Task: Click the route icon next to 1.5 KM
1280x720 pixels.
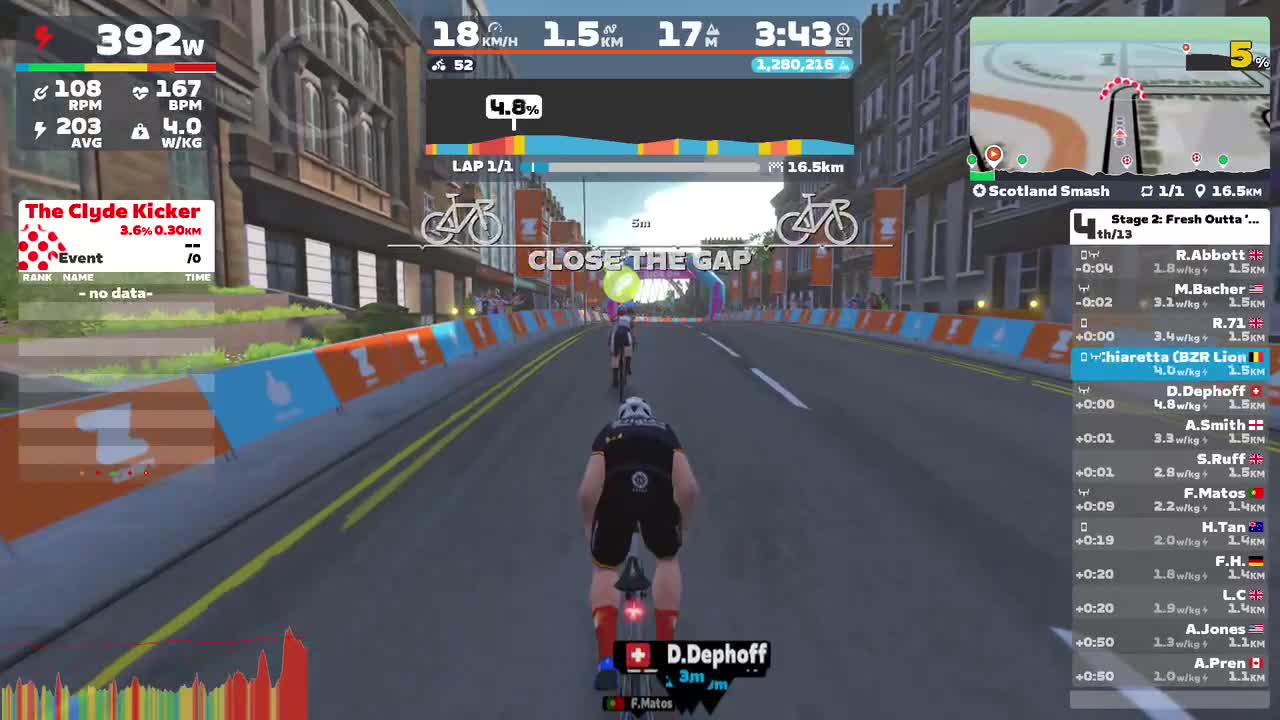Action: [x=610, y=28]
